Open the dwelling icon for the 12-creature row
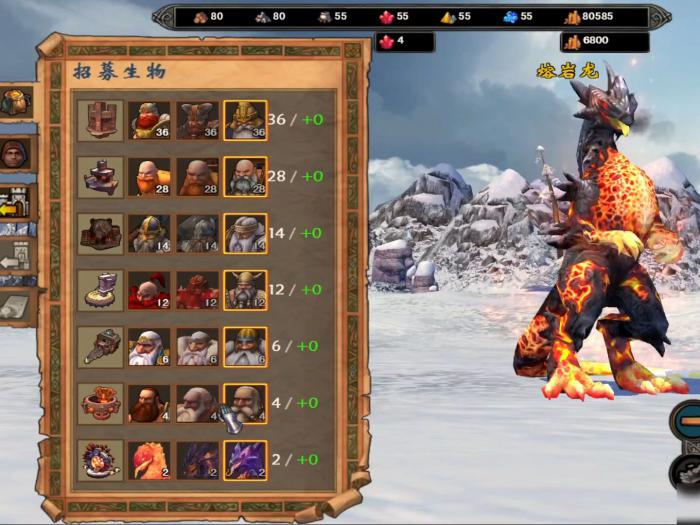Viewport: 700px width, 525px height. coord(101,290)
